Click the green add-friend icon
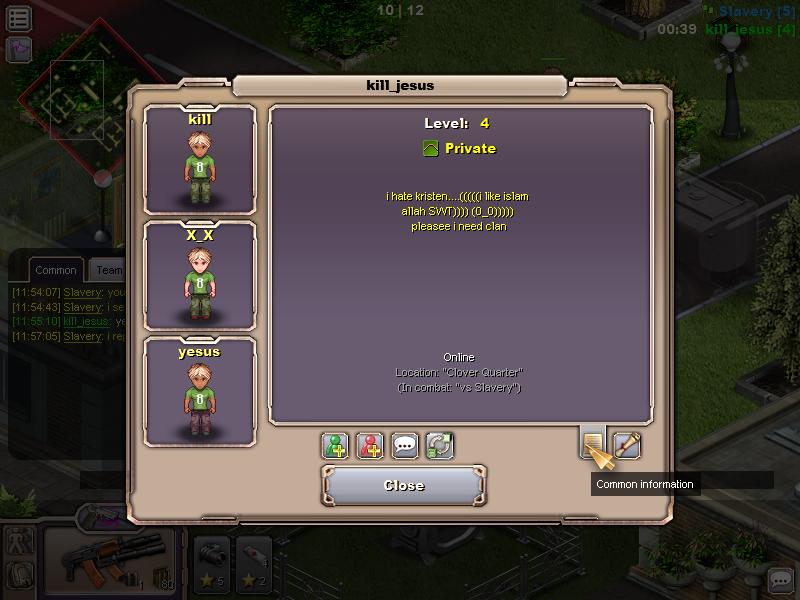Viewport: 800px width, 600px height. [336, 445]
